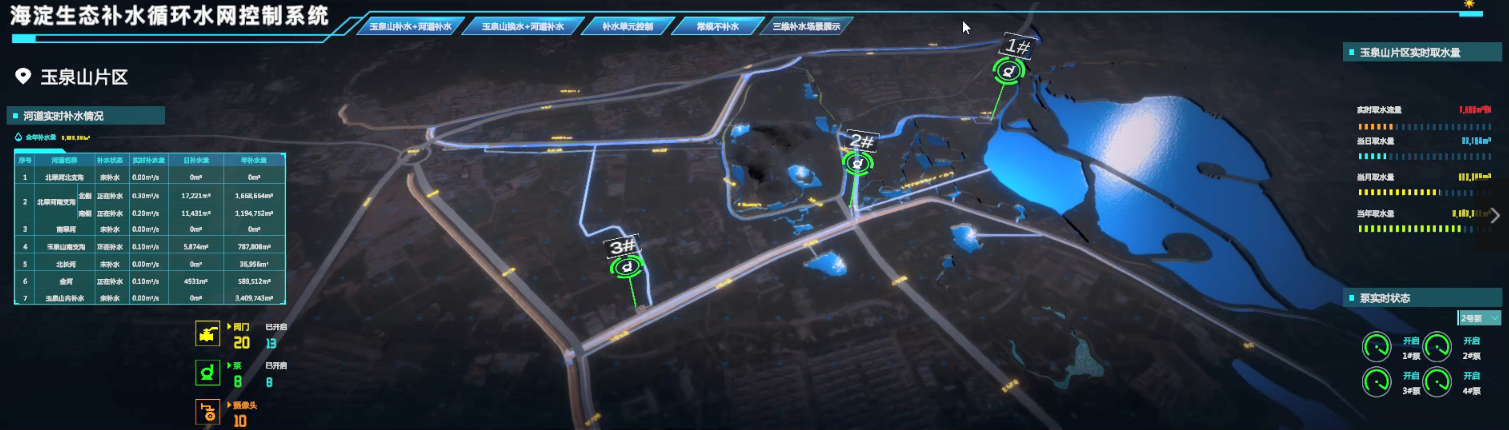This screenshot has width=1509, height=430.
Task: Select the 2# pump map marker
Action: click(x=855, y=163)
